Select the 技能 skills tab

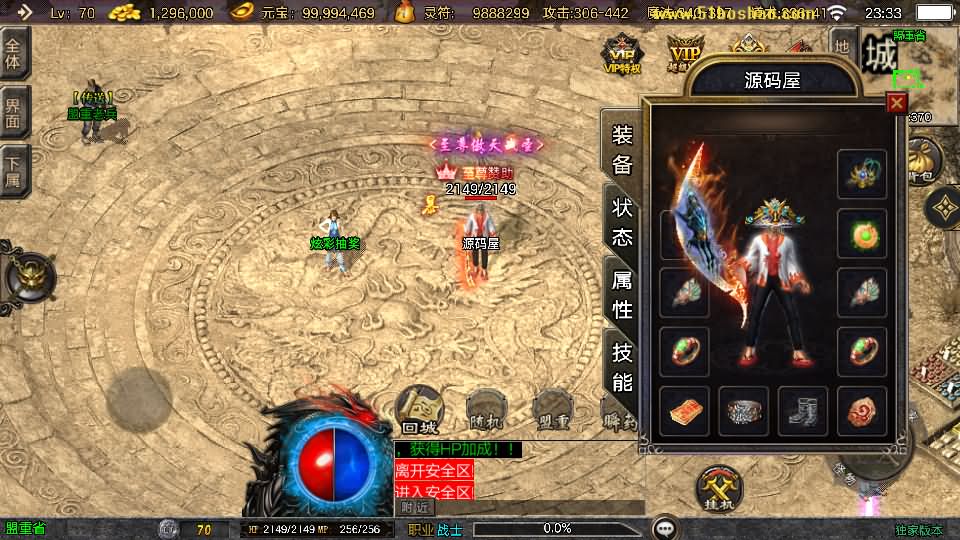tap(622, 366)
